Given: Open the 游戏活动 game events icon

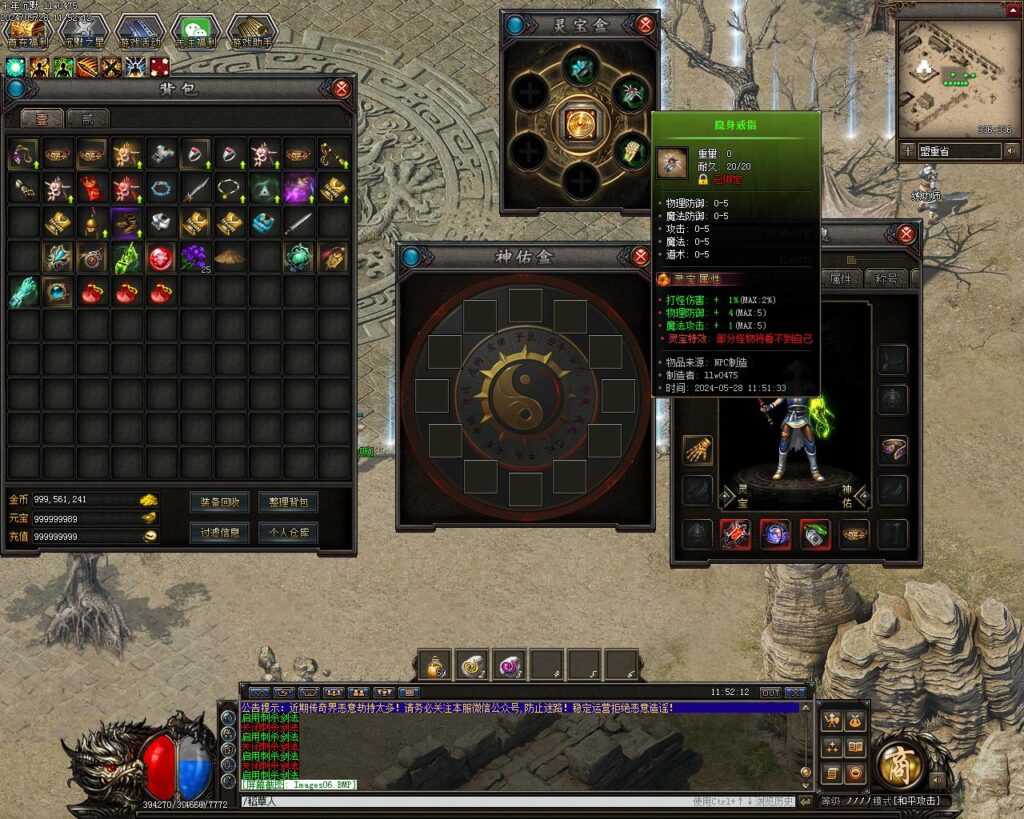Looking at the screenshot, I should pos(140,32).
